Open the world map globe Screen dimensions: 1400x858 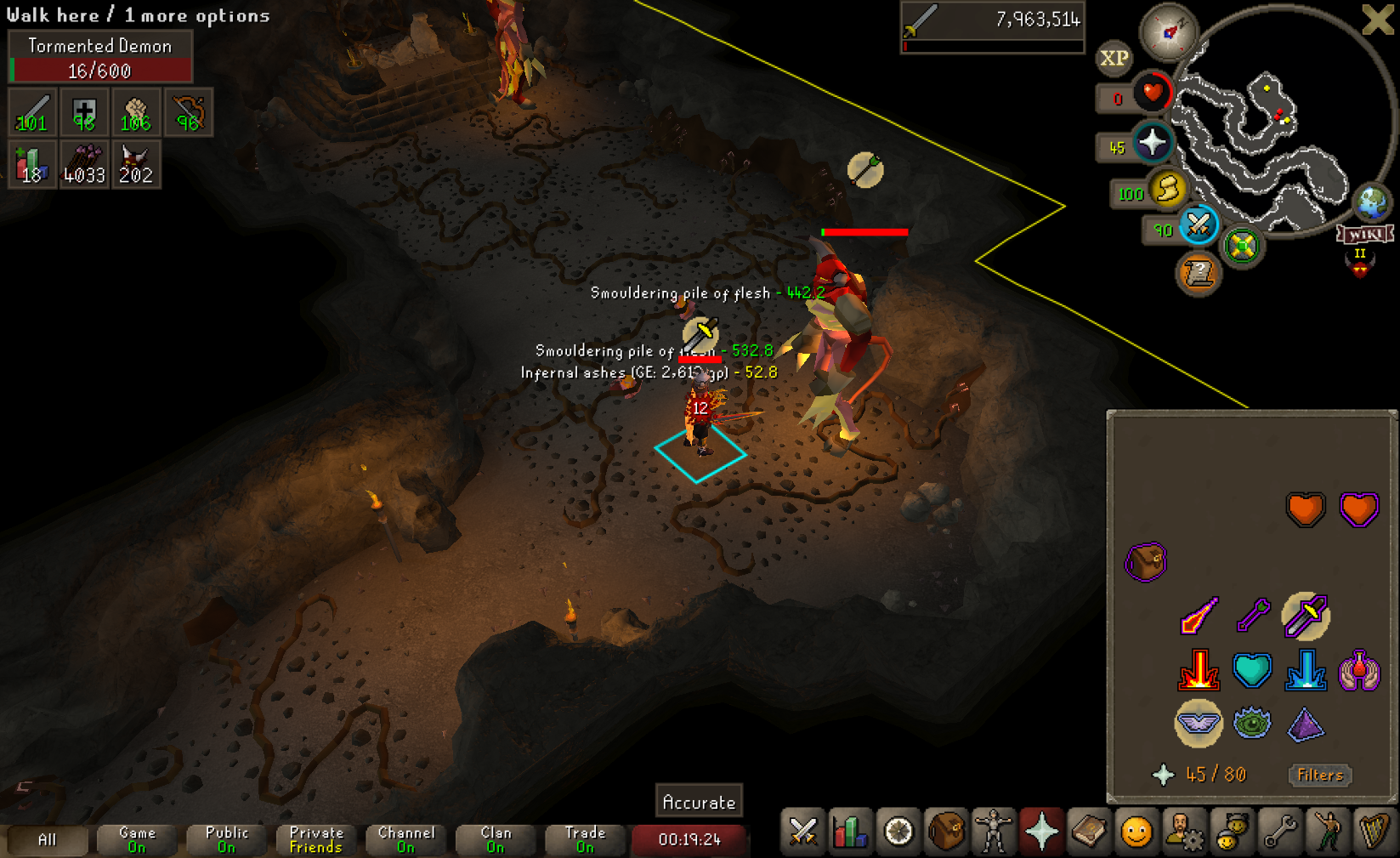pos(1371,202)
